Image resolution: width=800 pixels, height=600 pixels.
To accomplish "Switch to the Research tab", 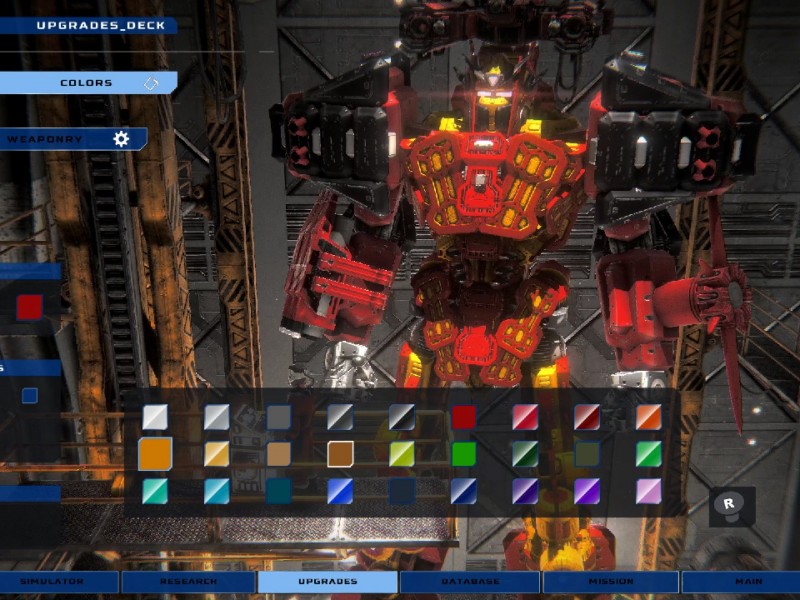I will [187, 581].
